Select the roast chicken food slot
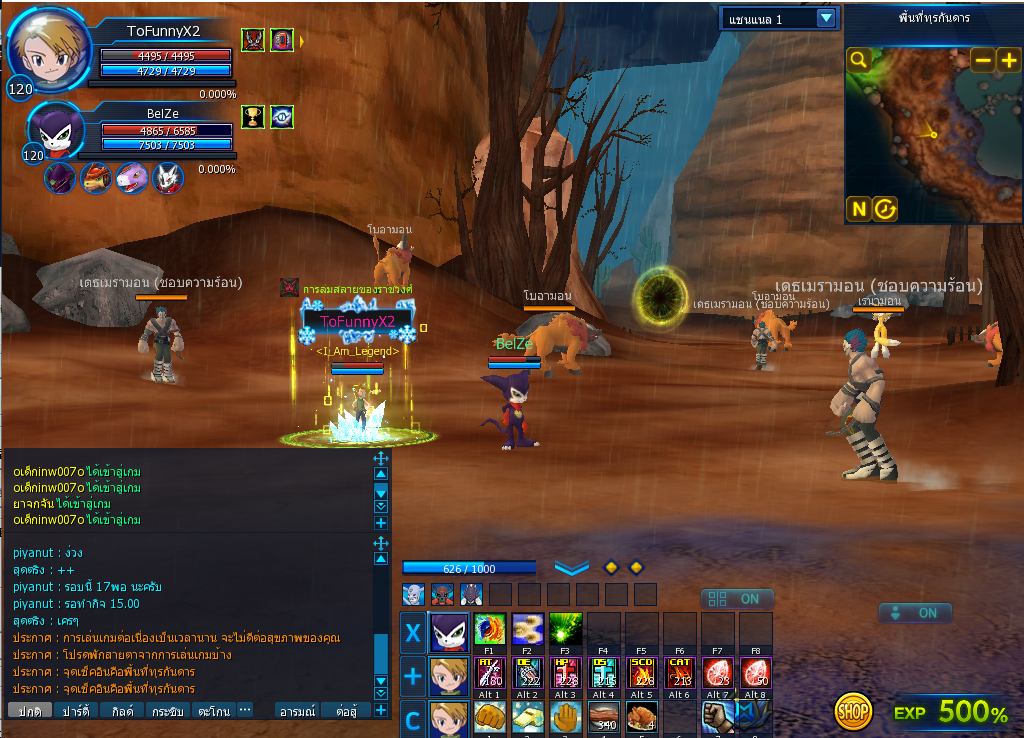 click(641, 717)
